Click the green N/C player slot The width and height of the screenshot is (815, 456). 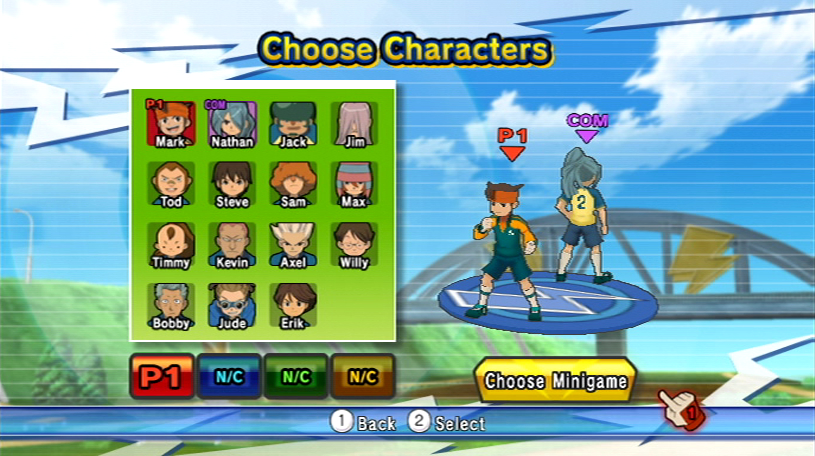pos(295,376)
